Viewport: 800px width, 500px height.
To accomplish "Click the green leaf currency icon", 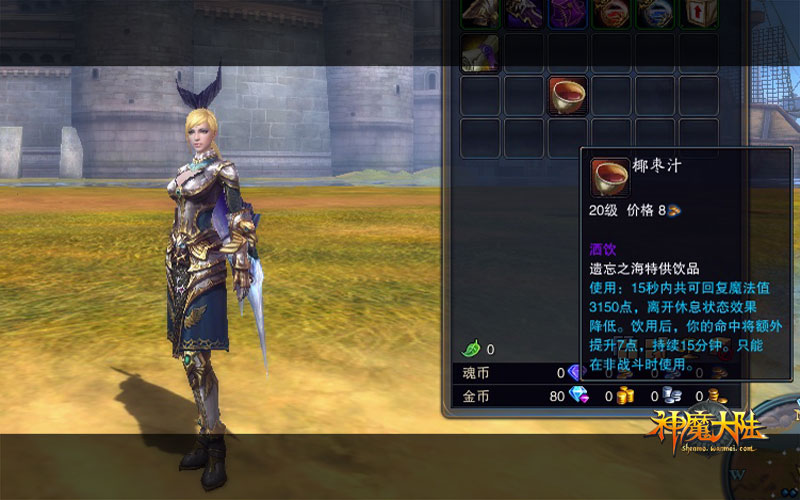I will click(x=470, y=349).
